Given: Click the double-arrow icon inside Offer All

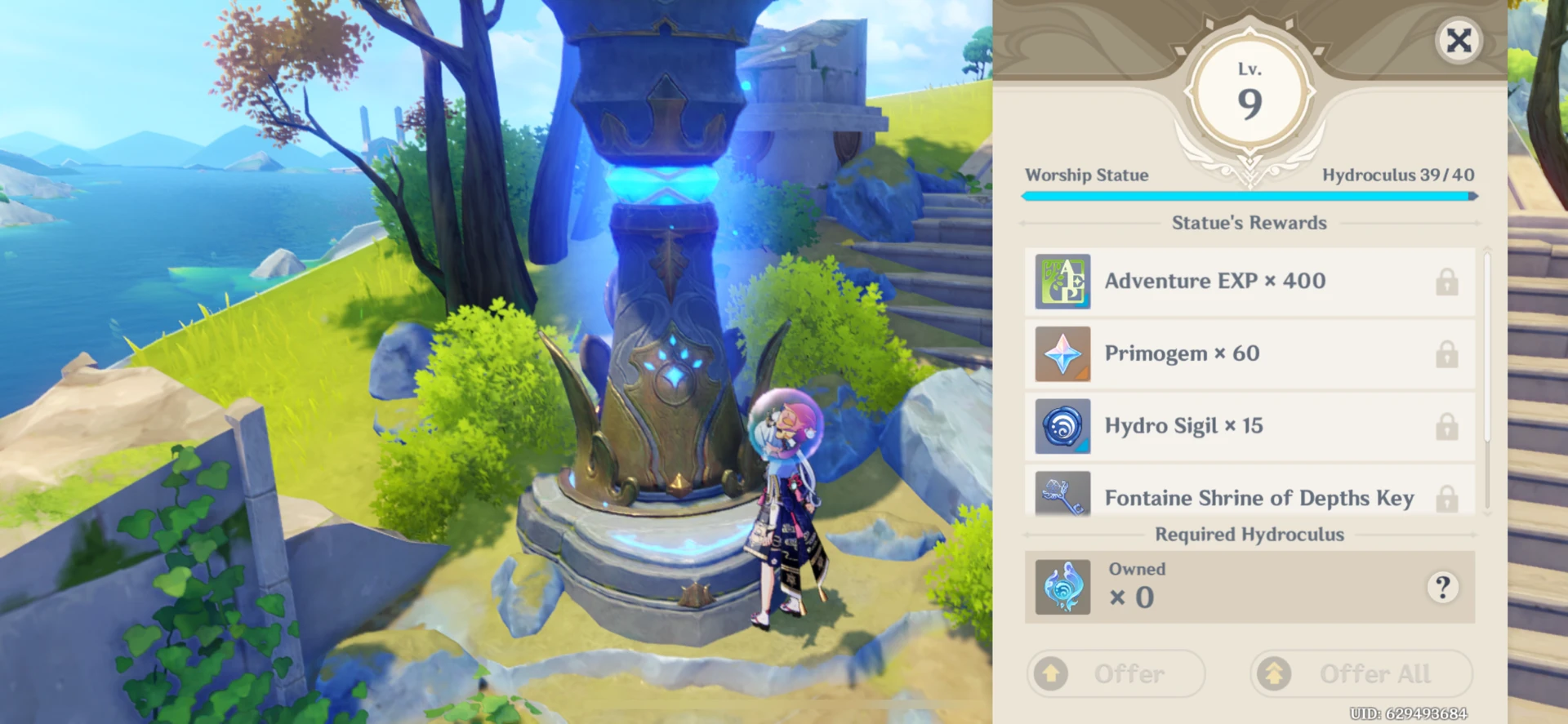Looking at the screenshot, I should tap(1274, 673).
